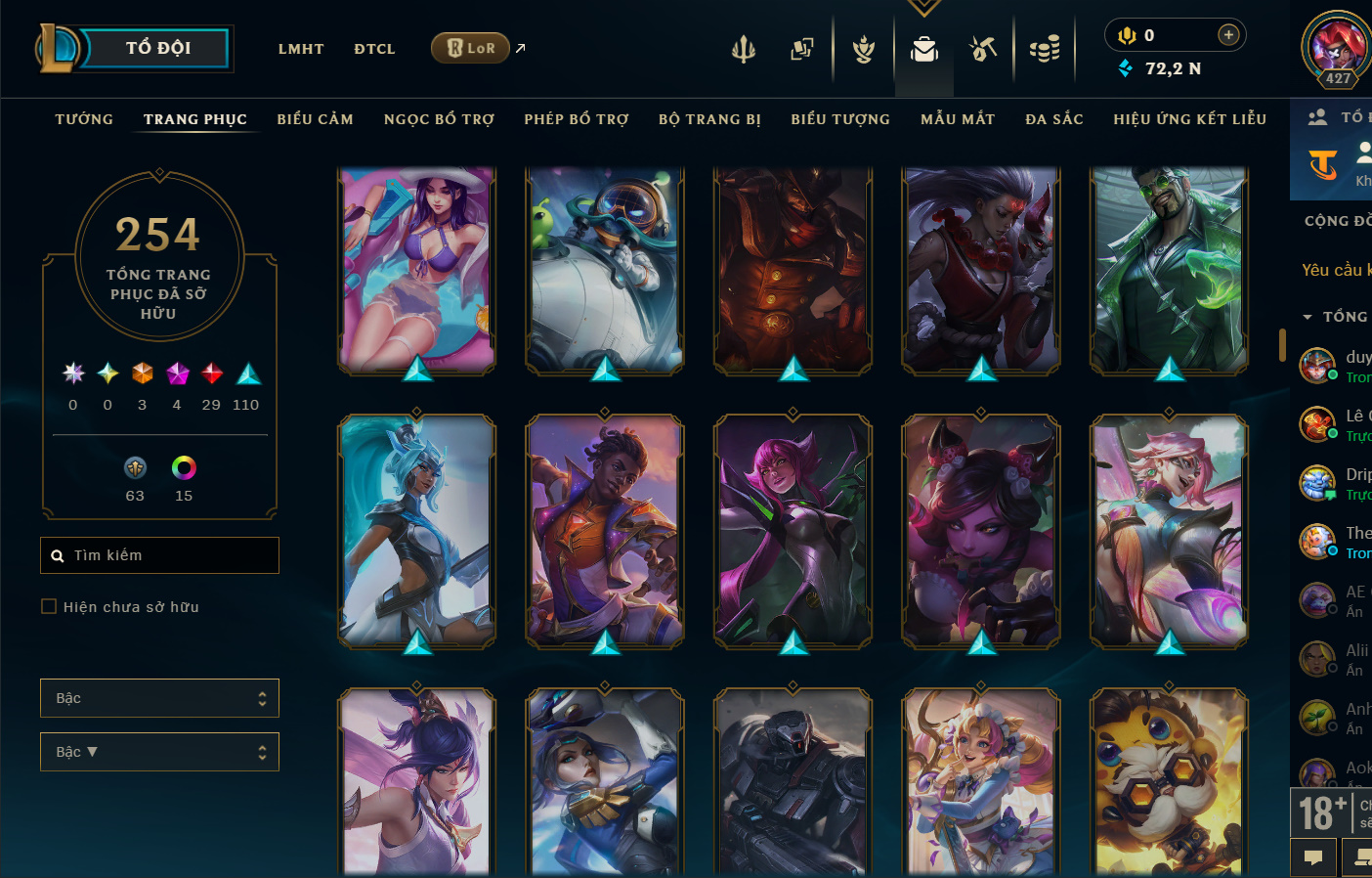Click the plus button to buy RP
The height and width of the screenshot is (878, 1372).
pos(1228,35)
